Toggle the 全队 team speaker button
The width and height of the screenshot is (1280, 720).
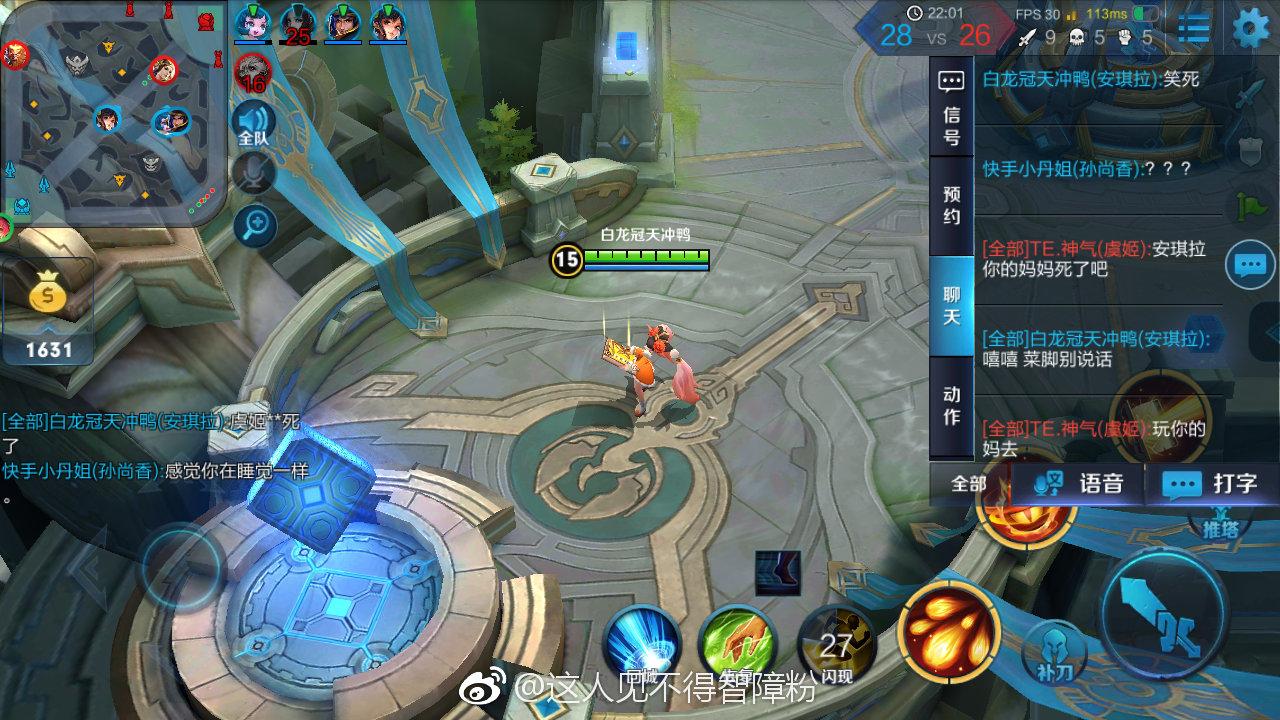pos(254,126)
